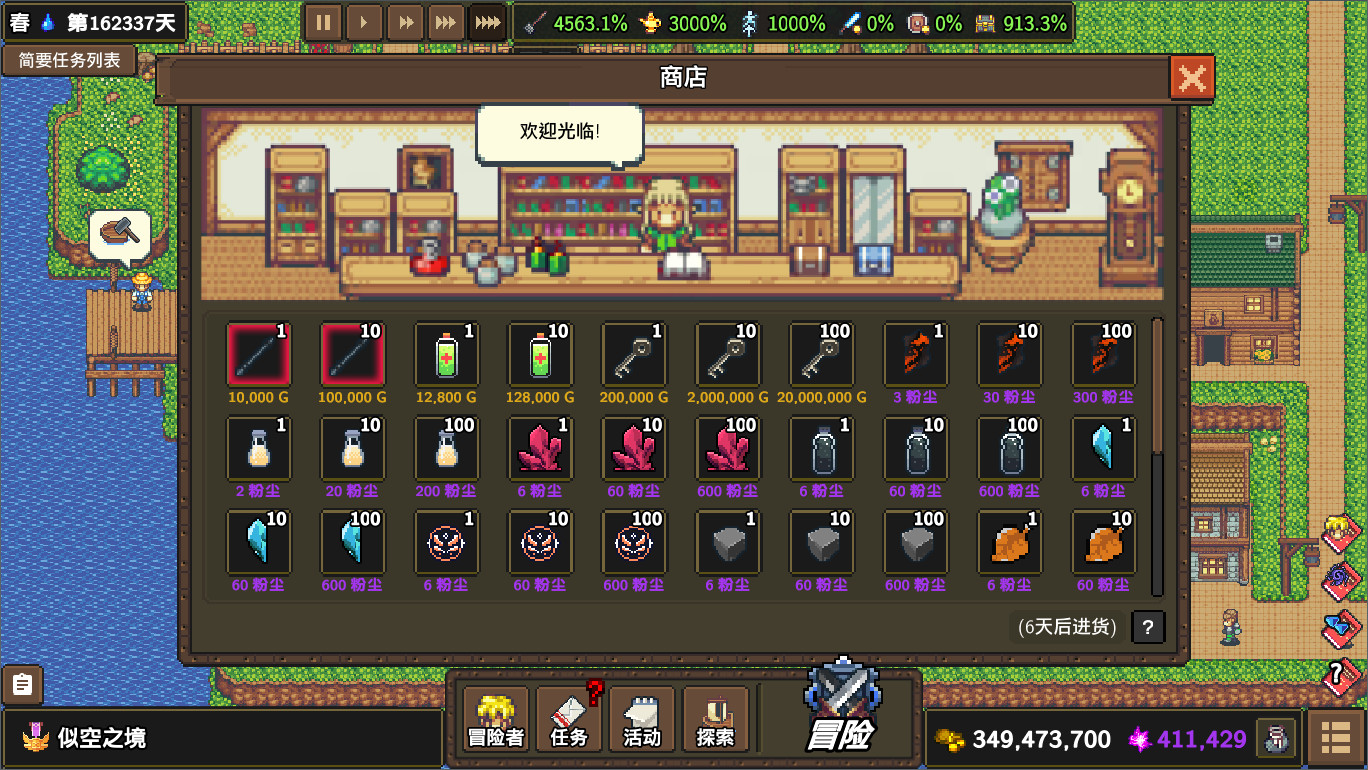
Task: Click the ? help button near restock timer
Action: click(1147, 627)
